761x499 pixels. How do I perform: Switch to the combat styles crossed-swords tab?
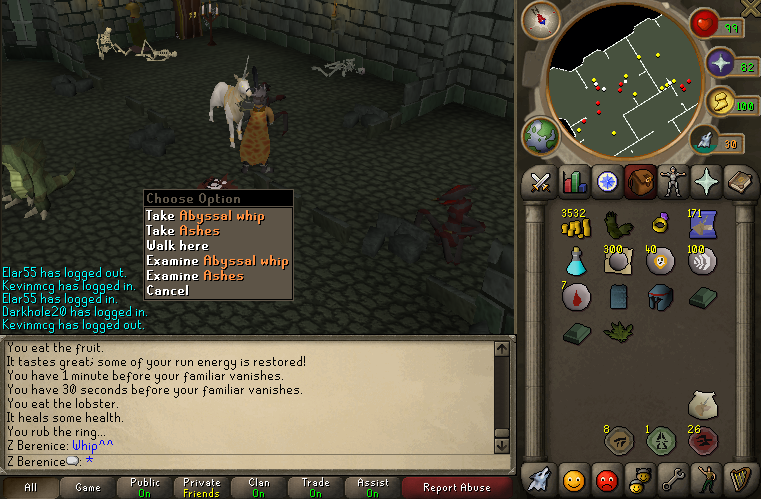[541, 182]
